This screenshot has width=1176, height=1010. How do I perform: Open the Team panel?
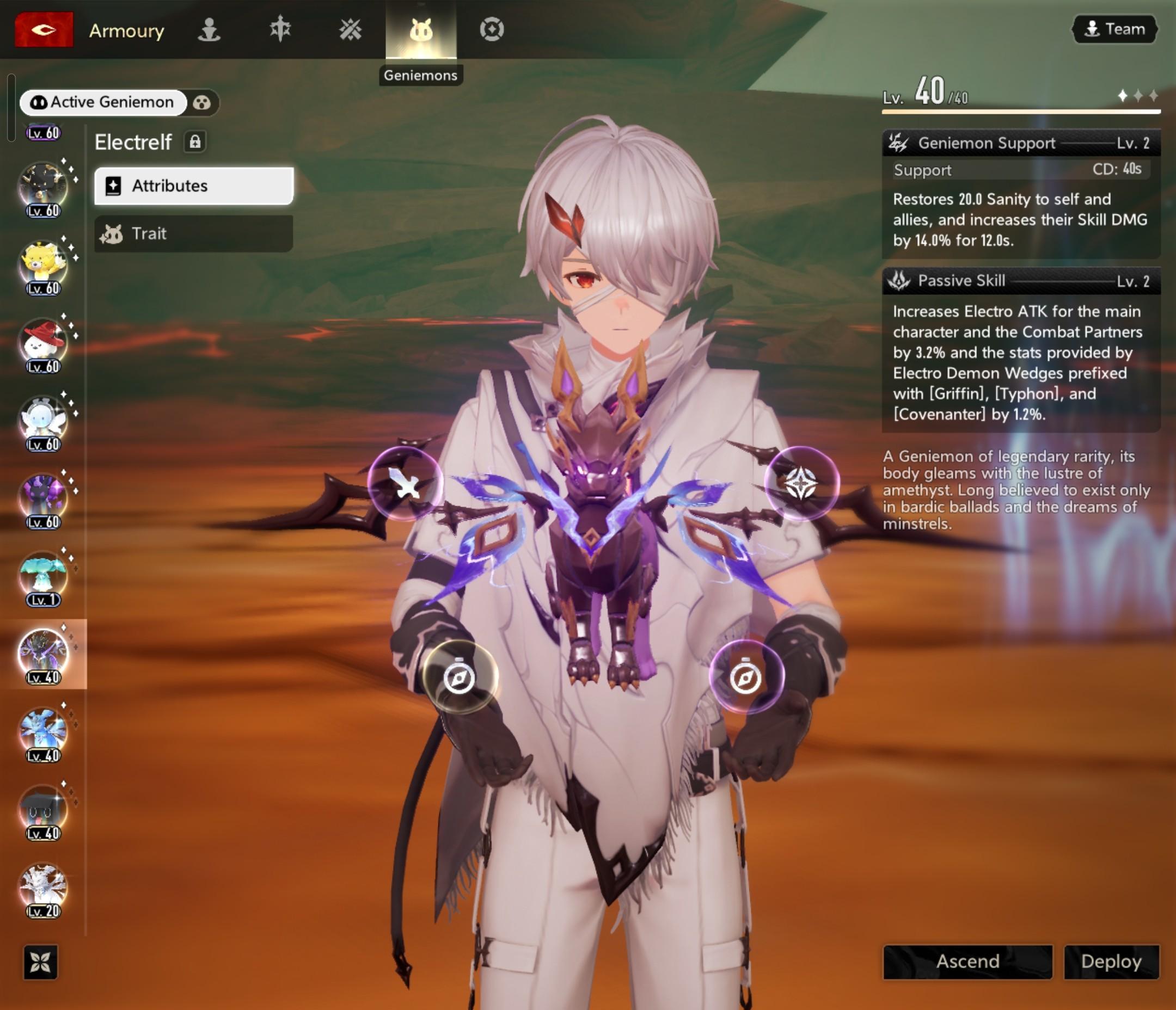pyautogui.click(x=1114, y=29)
